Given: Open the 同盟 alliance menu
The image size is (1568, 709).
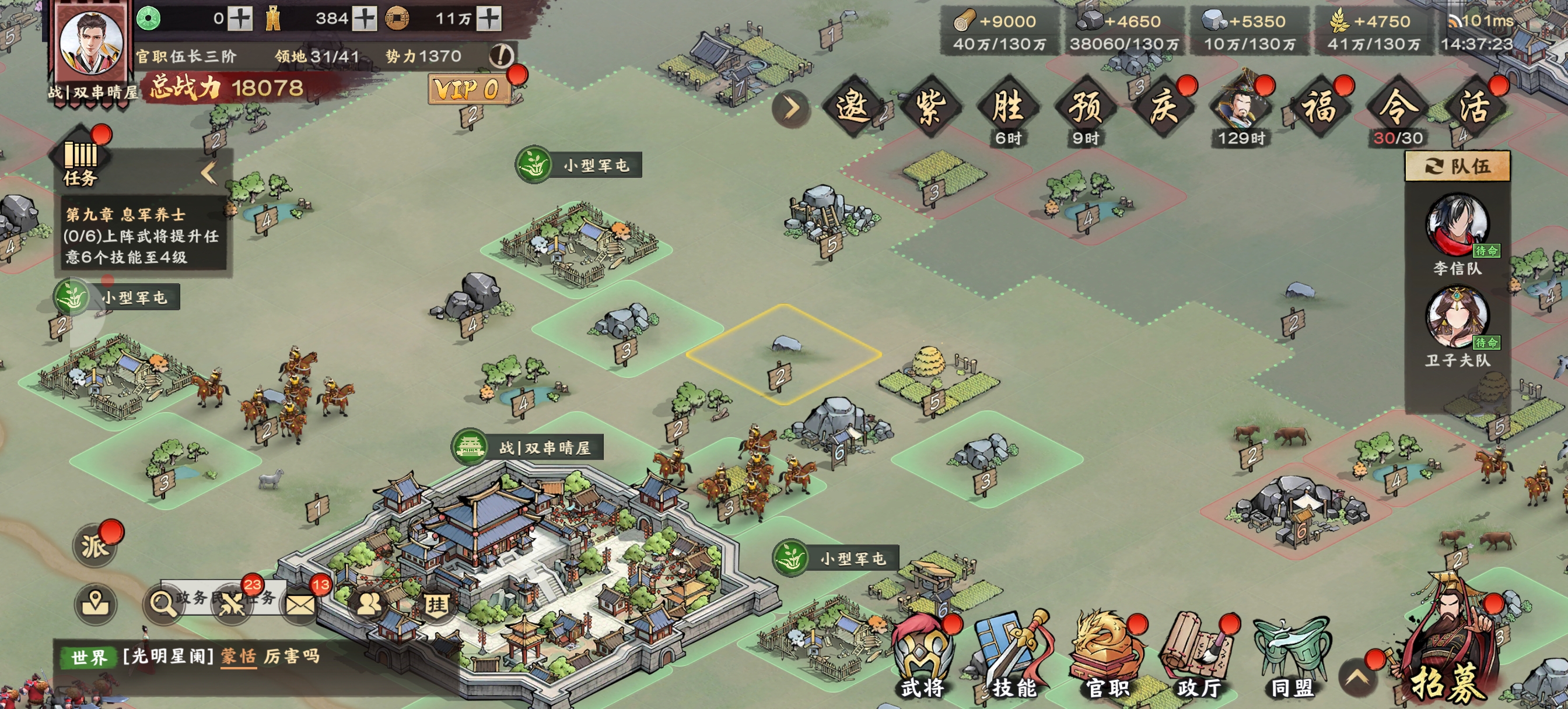Looking at the screenshot, I should pyautogui.click(x=1291, y=657).
